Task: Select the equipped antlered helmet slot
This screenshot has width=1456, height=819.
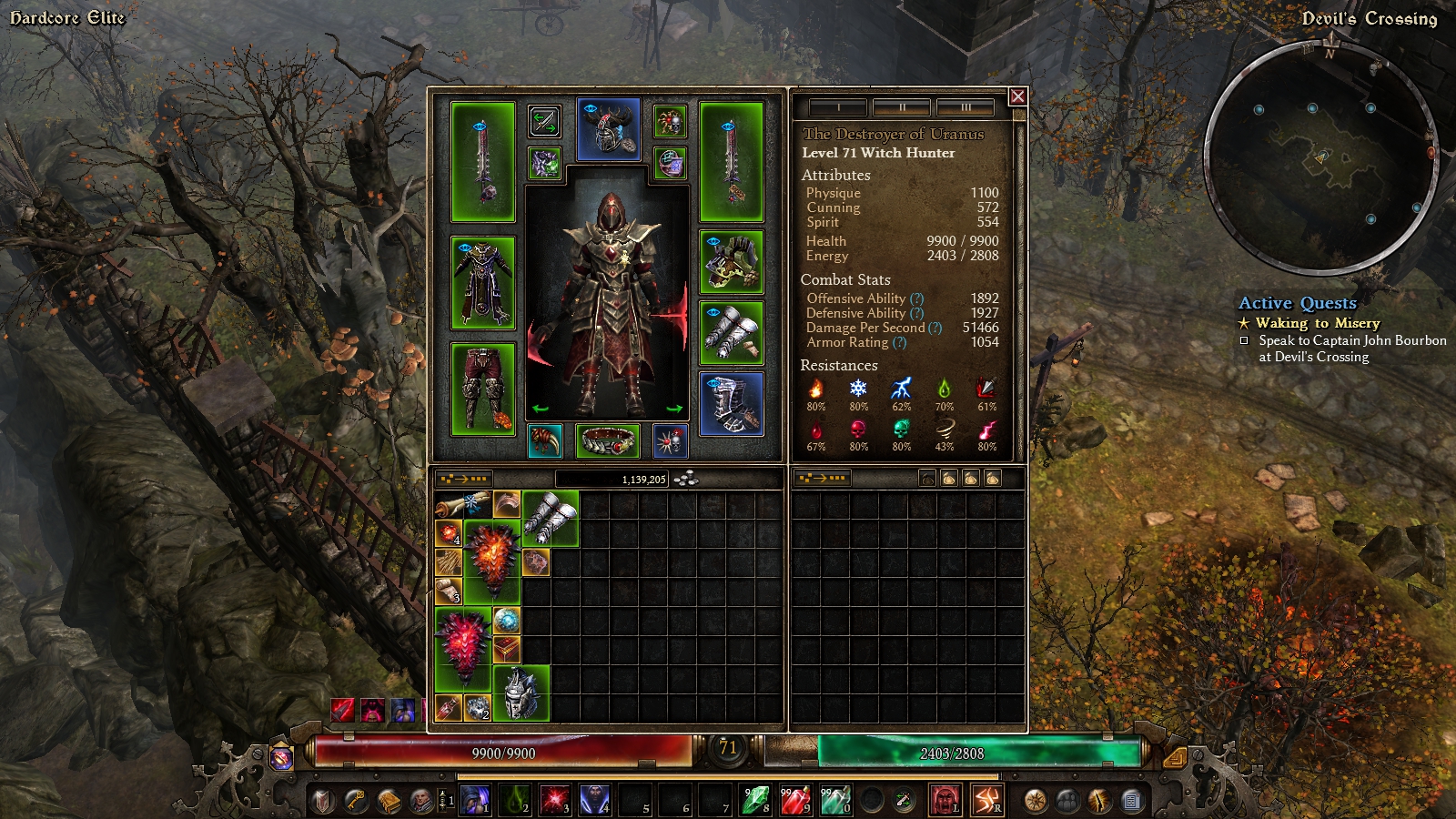Action: [609, 130]
